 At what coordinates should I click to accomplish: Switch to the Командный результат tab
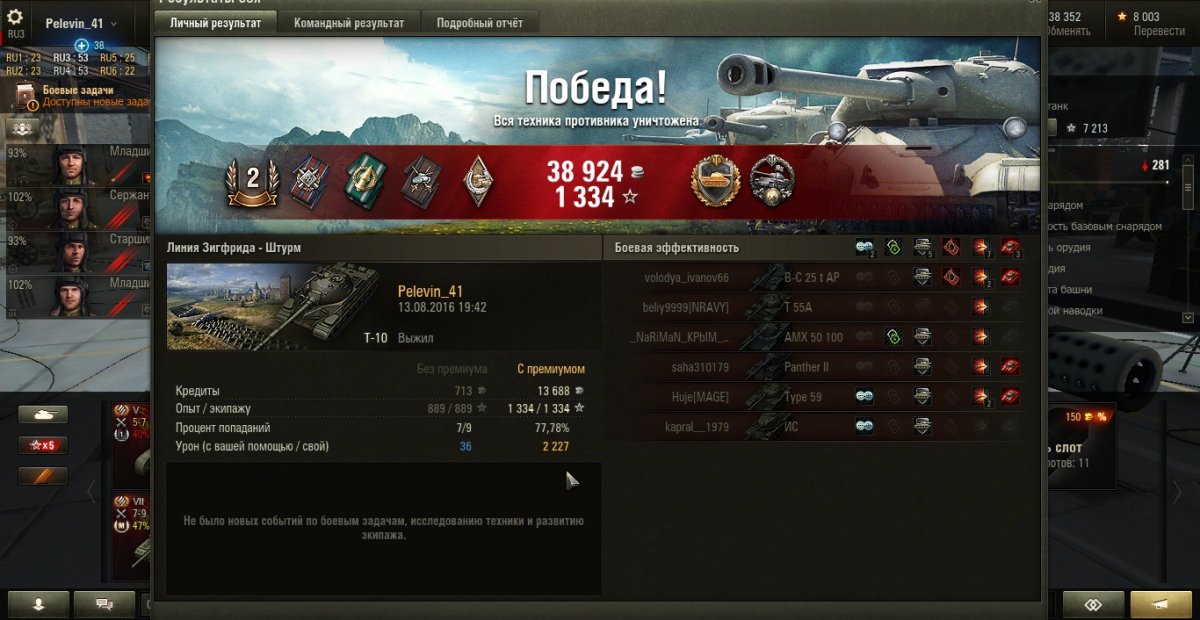tap(349, 23)
